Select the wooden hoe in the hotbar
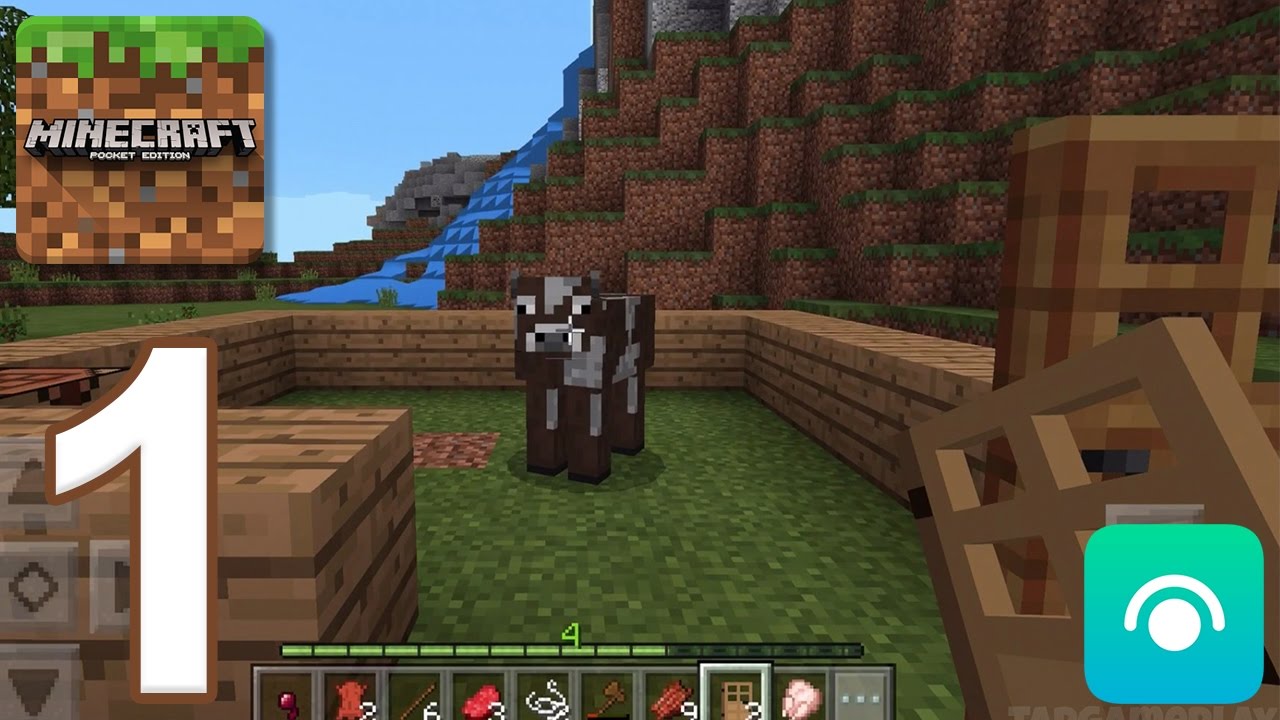The width and height of the screenshot is (1280, 720). (612, 695)
